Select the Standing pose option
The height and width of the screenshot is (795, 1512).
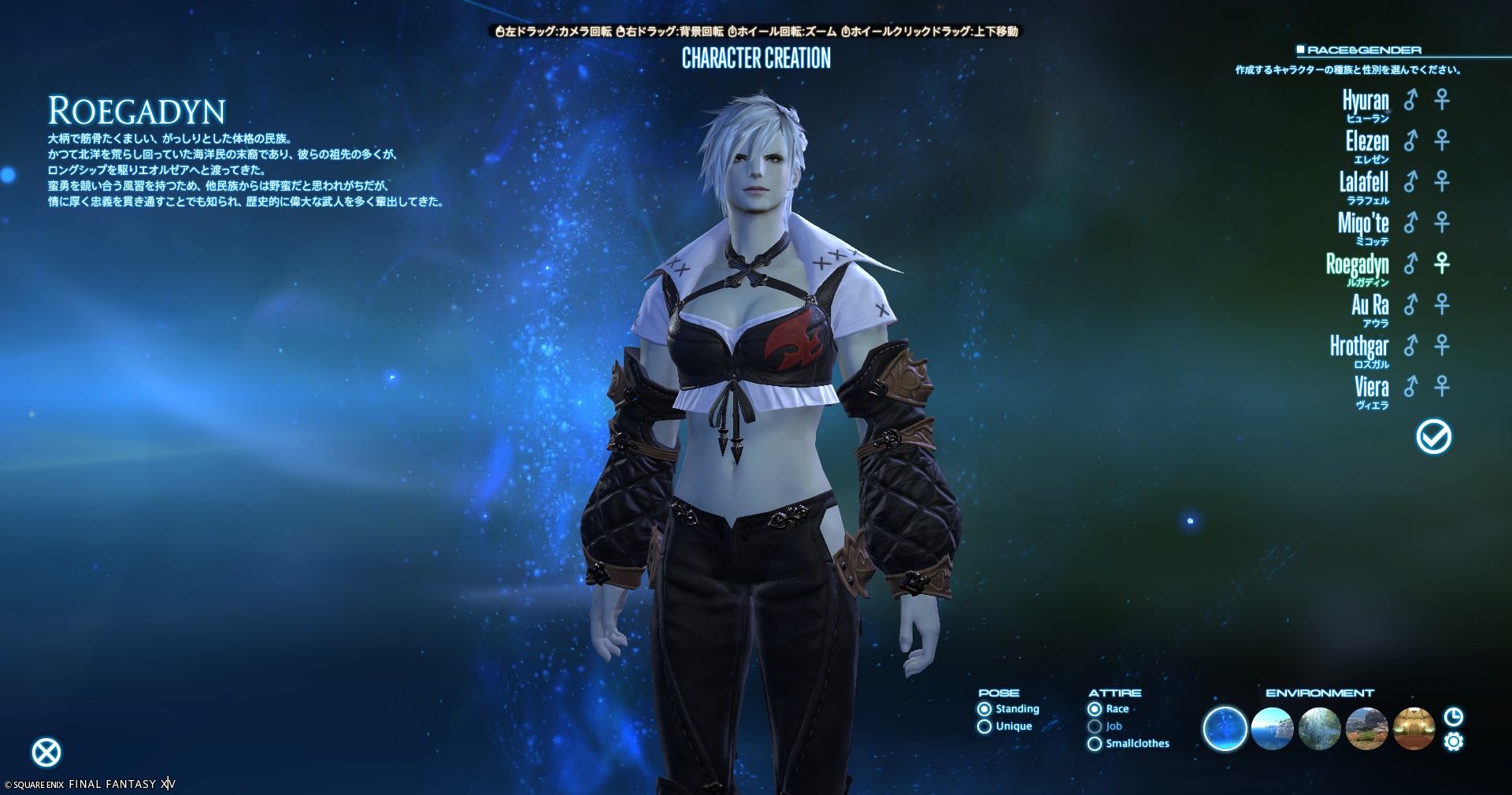(984, 709)
